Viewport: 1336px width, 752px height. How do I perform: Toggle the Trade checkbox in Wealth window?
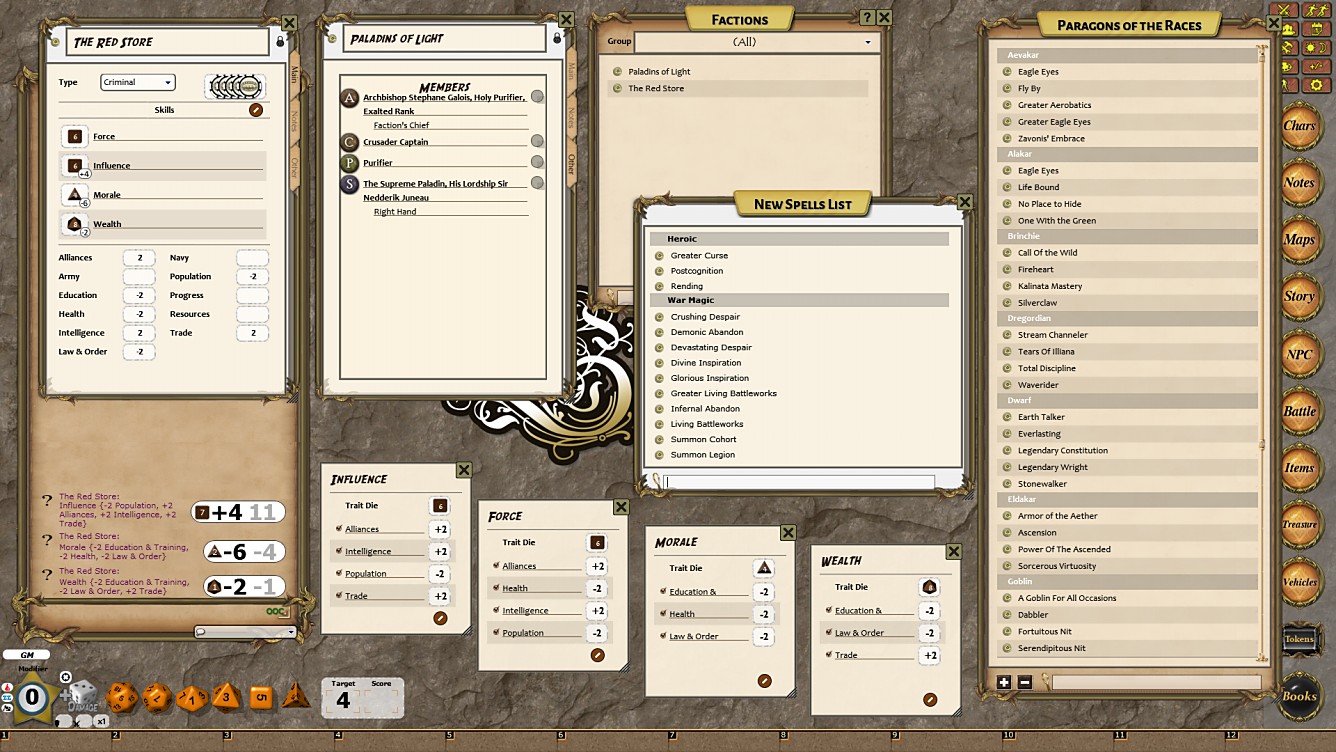tap(828, 654)
